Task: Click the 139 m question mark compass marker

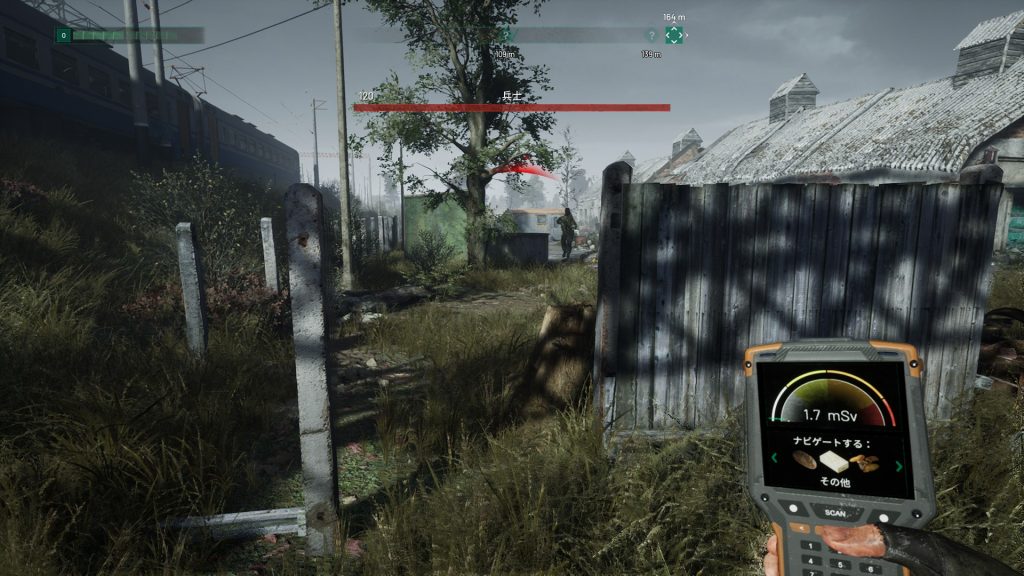Action: (652, 35)
